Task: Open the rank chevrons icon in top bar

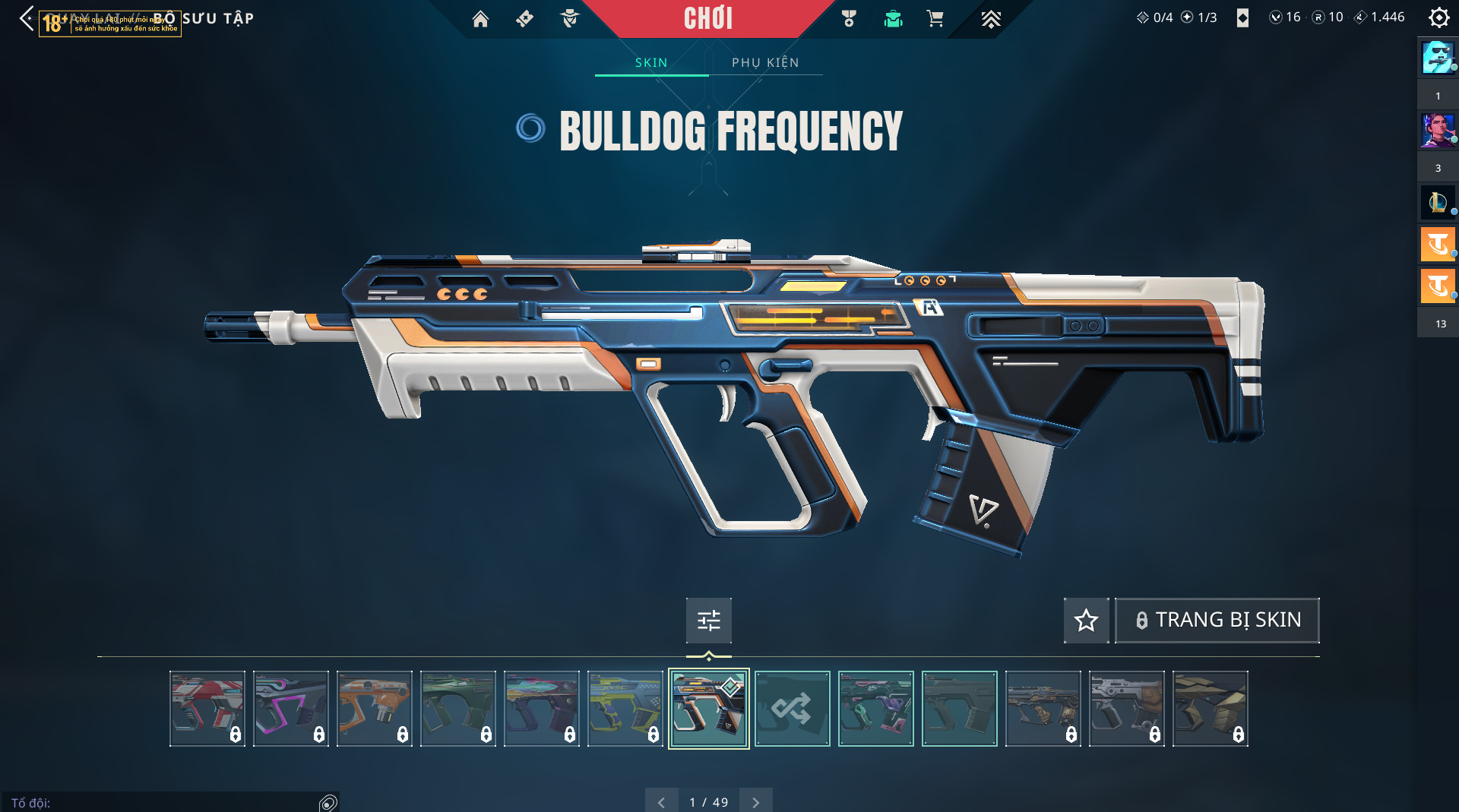Action: (x=991, y=19)
